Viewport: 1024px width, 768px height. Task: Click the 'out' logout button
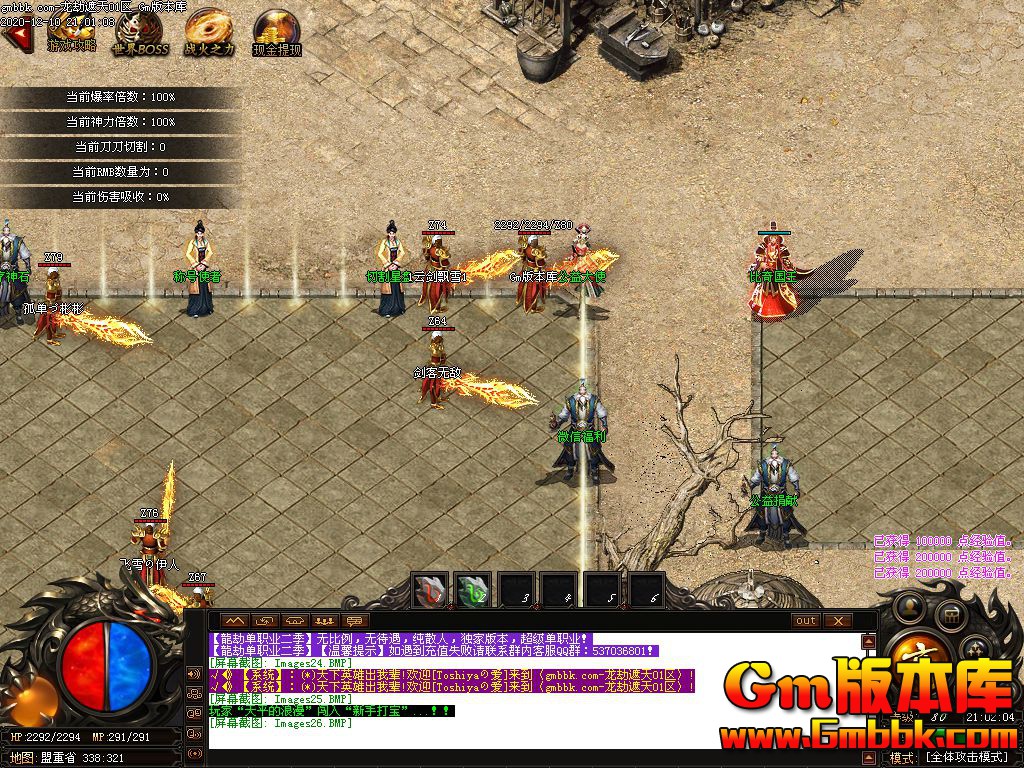[806, 621]
